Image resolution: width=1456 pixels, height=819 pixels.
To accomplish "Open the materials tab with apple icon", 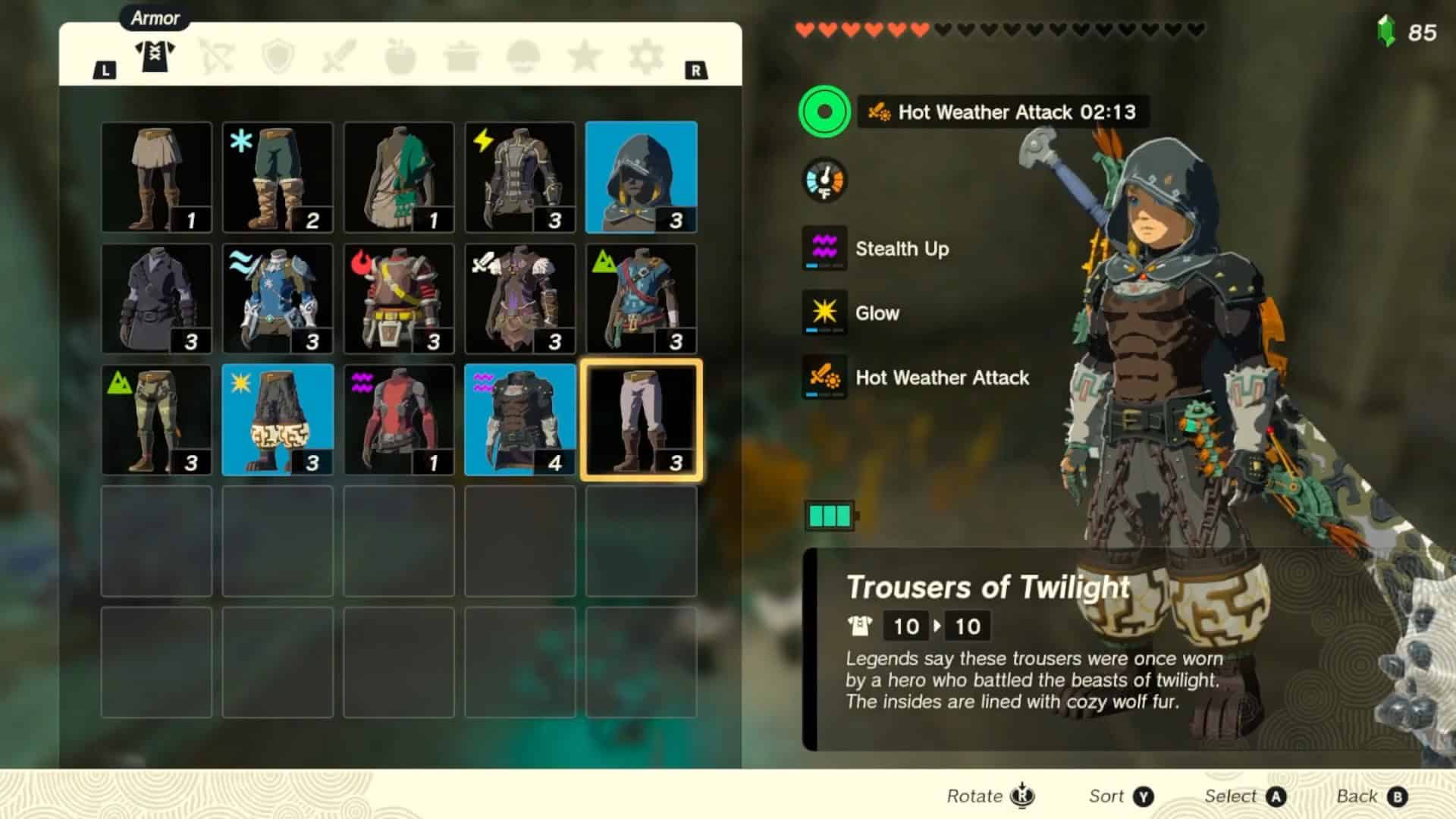I will [x=400, y=56].
